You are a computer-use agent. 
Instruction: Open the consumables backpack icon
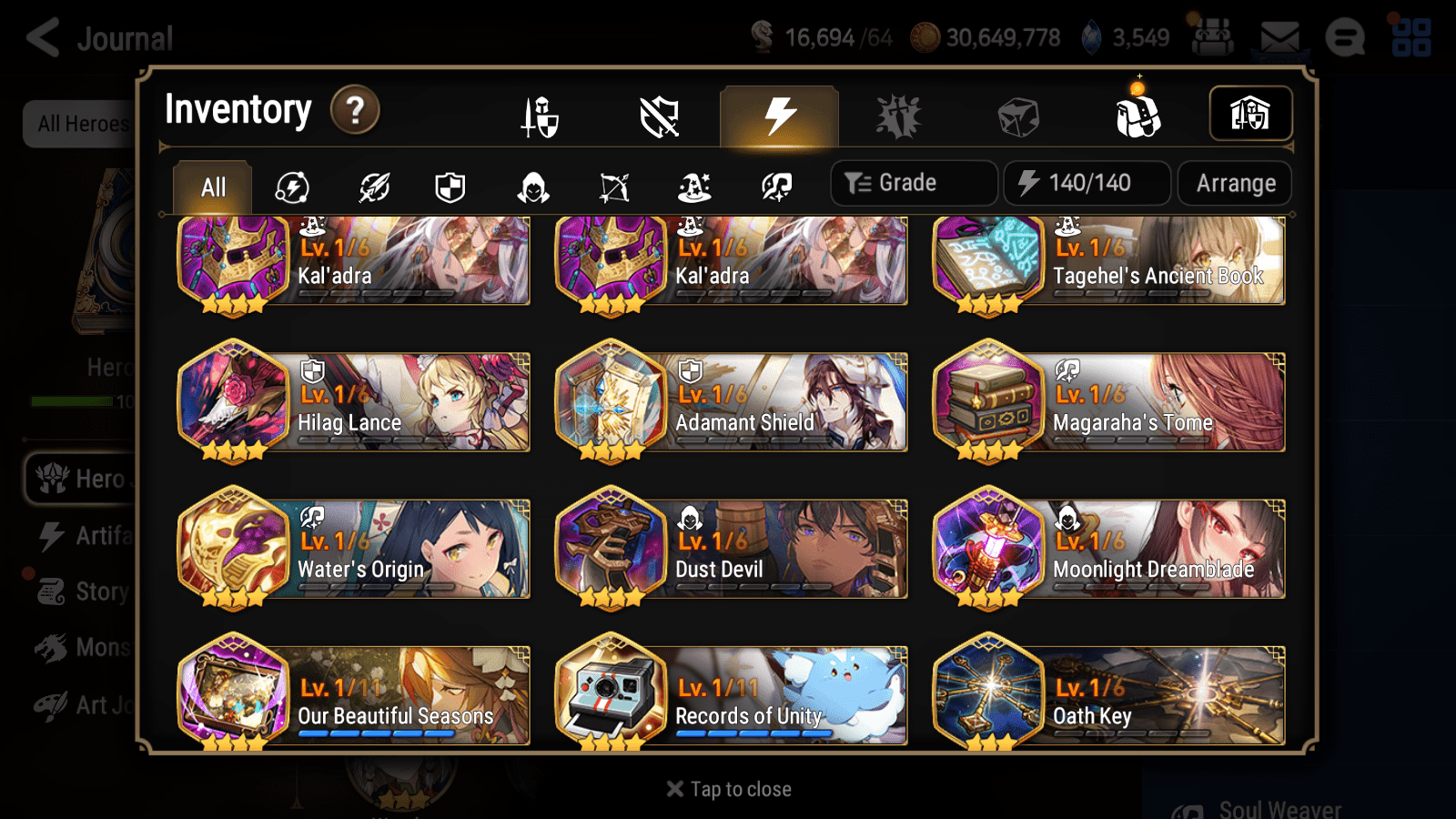(x=1137, y=116)
